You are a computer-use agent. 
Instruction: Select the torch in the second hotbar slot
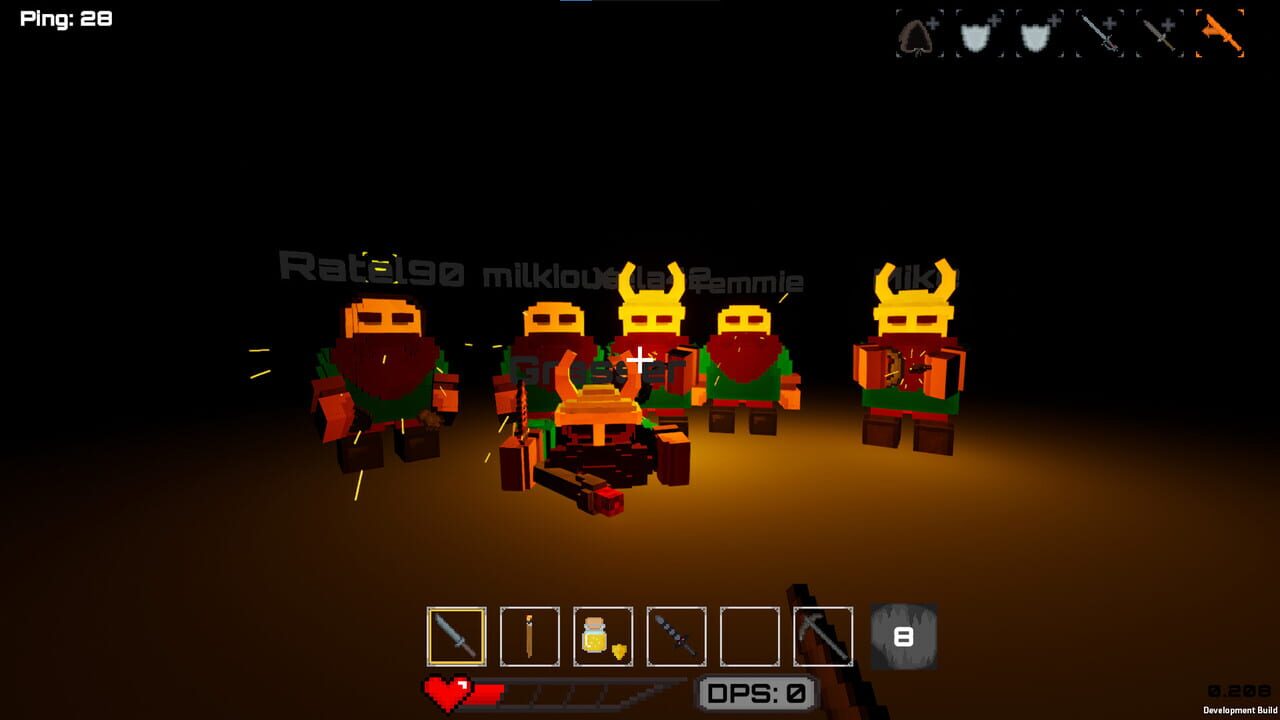point(529,636)
